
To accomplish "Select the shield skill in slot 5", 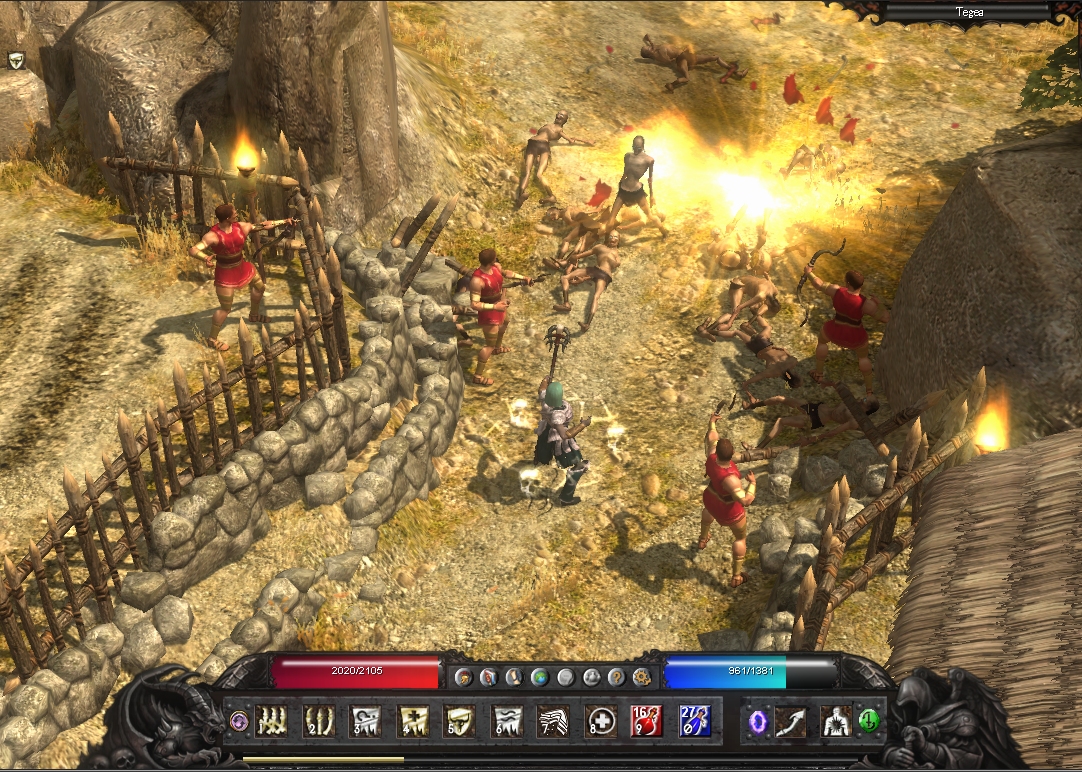I will click(459, 720).
